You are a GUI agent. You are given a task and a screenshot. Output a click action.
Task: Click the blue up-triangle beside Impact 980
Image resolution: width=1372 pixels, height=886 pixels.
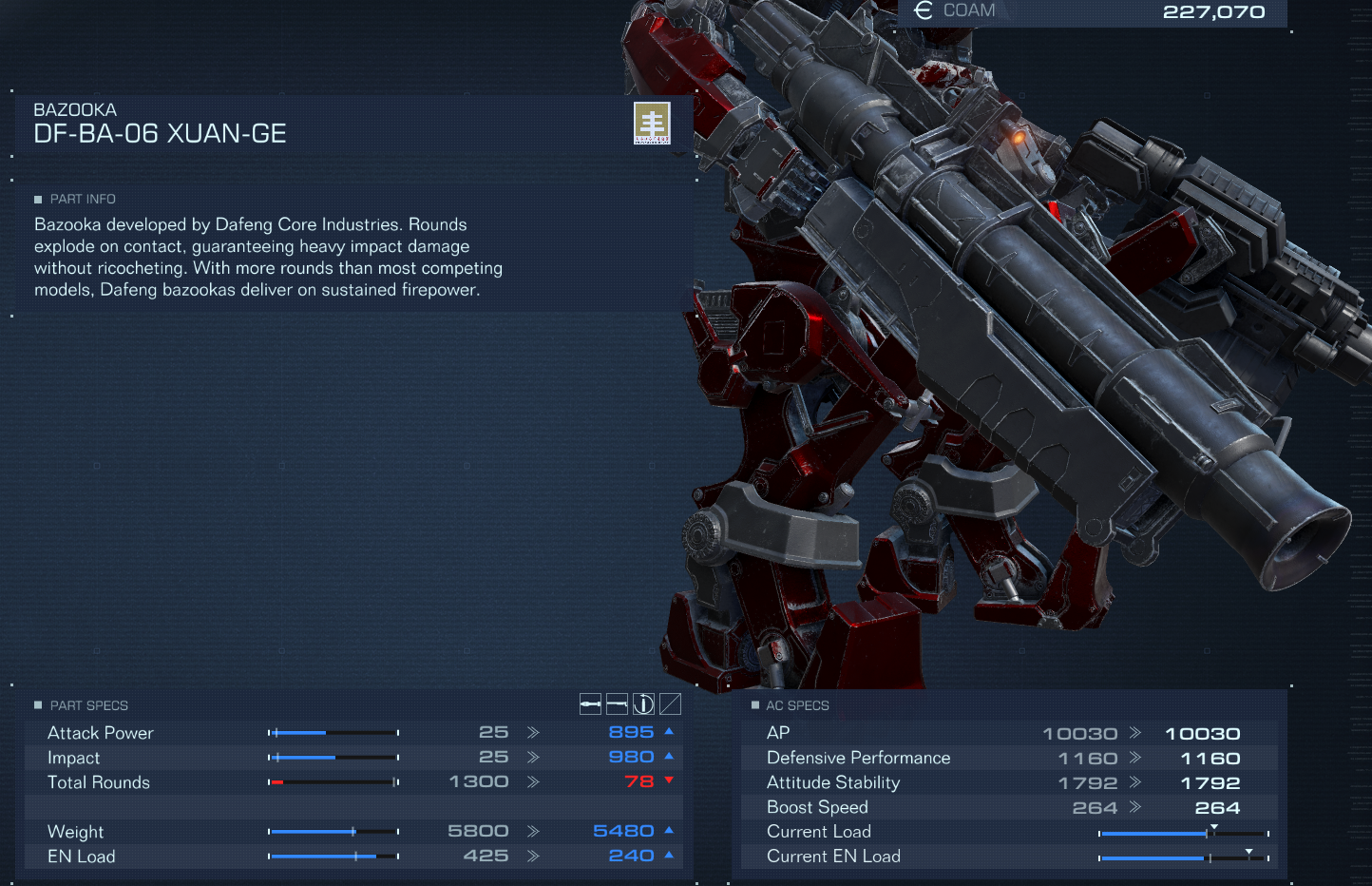point(668,756)
